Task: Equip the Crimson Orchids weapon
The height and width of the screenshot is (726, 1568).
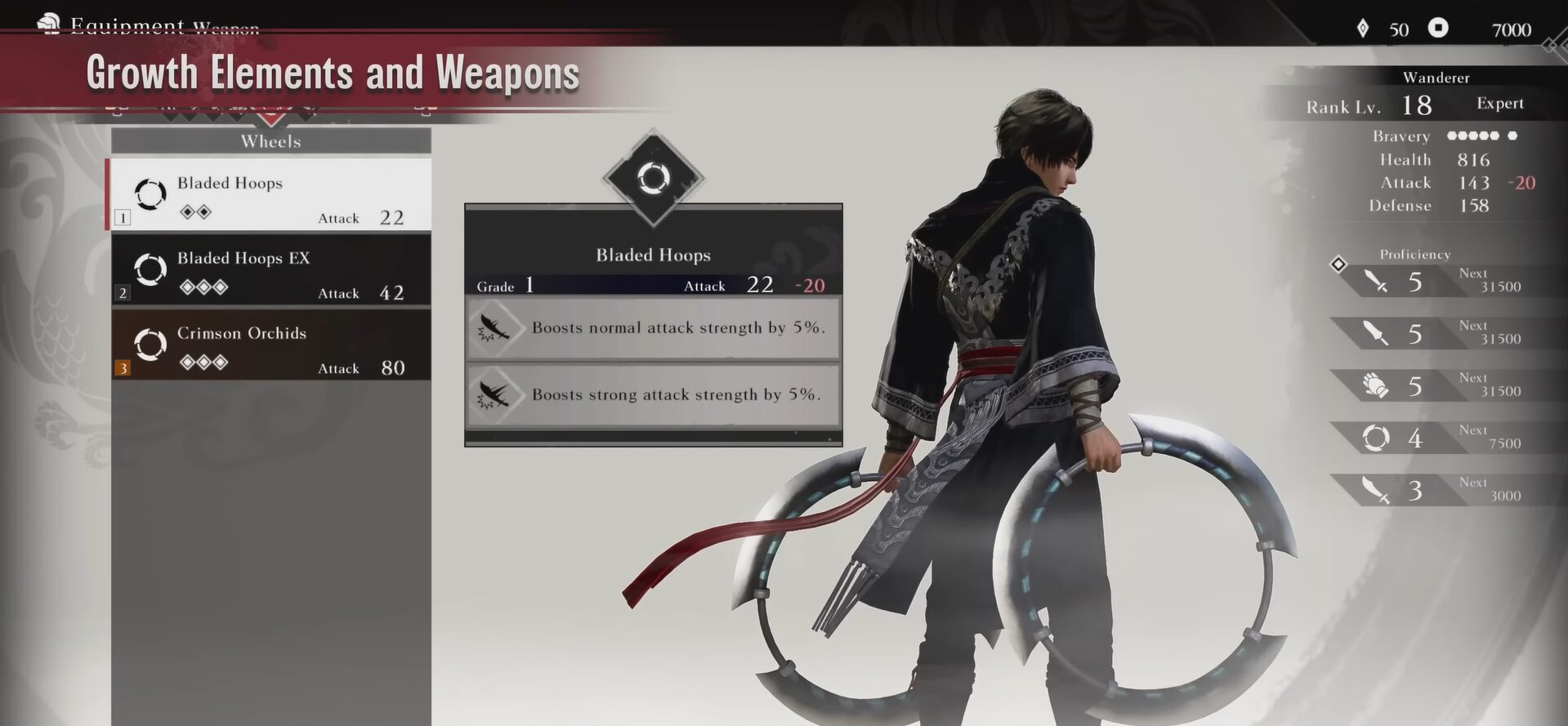Action: pyautogui.click(x=270, y=345)
